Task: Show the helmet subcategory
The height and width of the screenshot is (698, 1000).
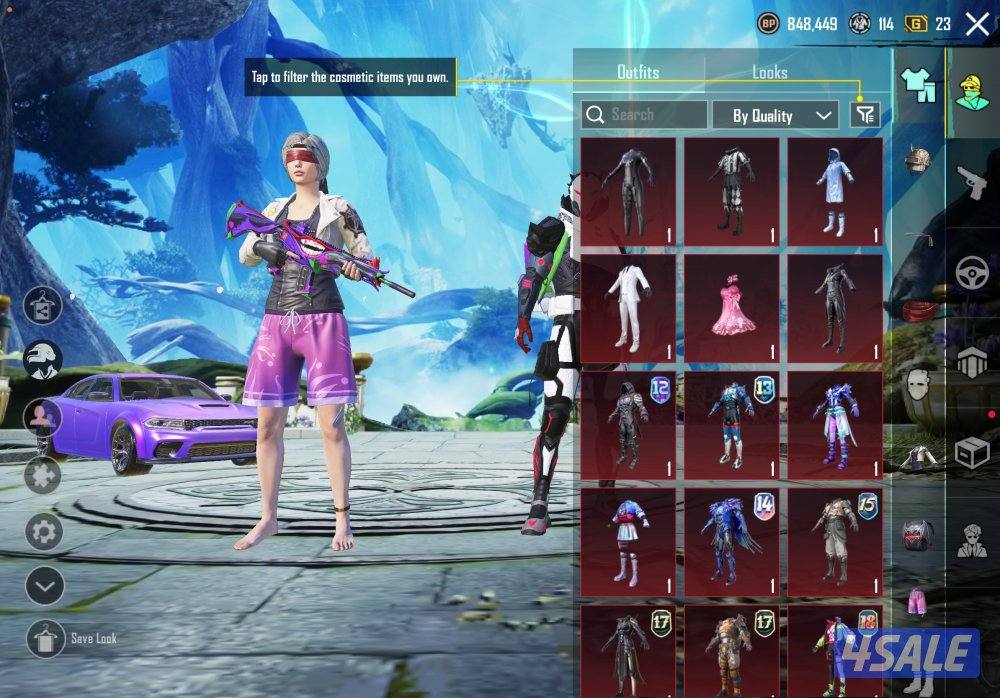Action: click(x=917, y=160)
